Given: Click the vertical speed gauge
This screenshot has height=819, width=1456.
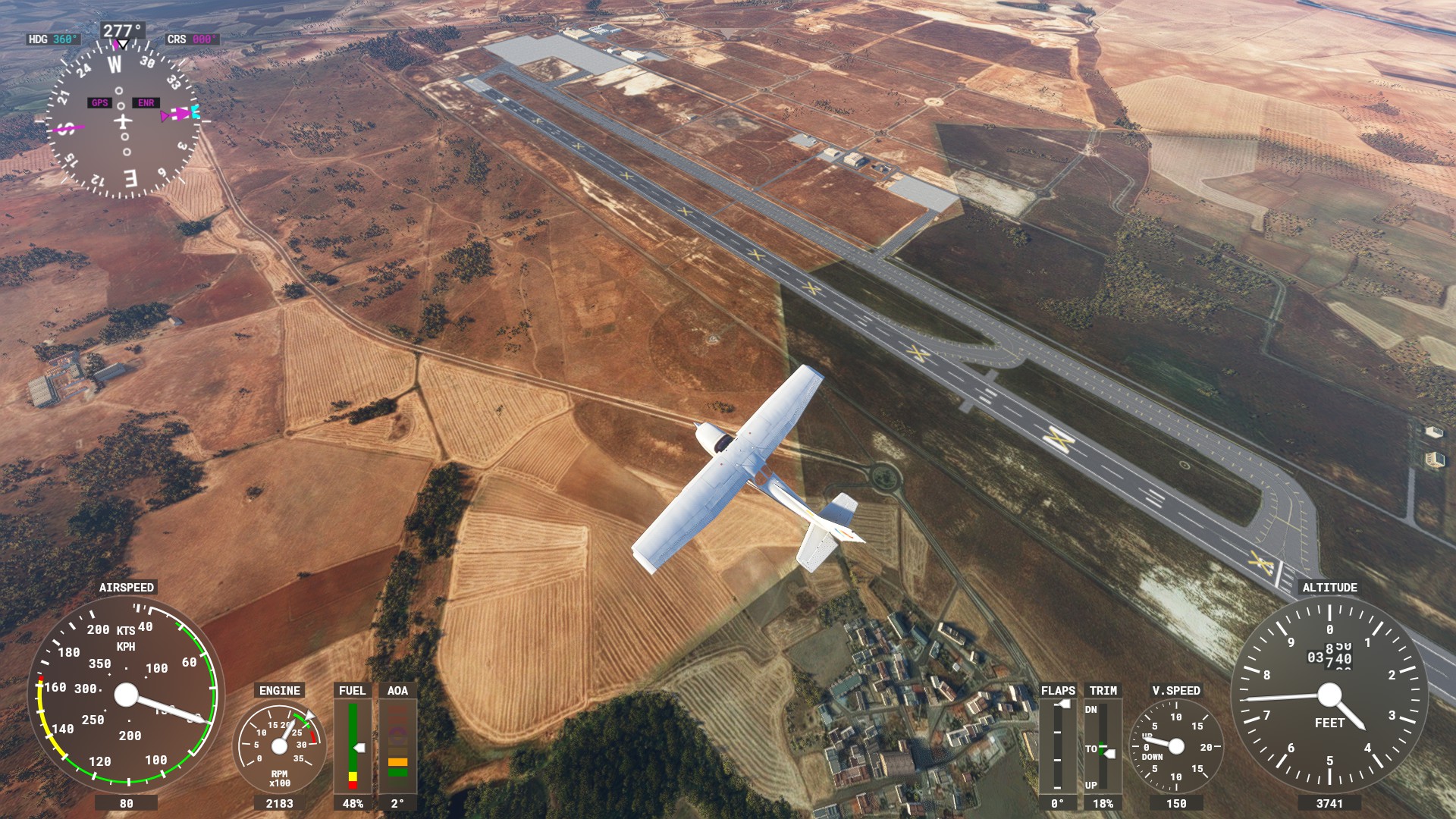Looking at the screenshot, I should [x=1175, y=747].
